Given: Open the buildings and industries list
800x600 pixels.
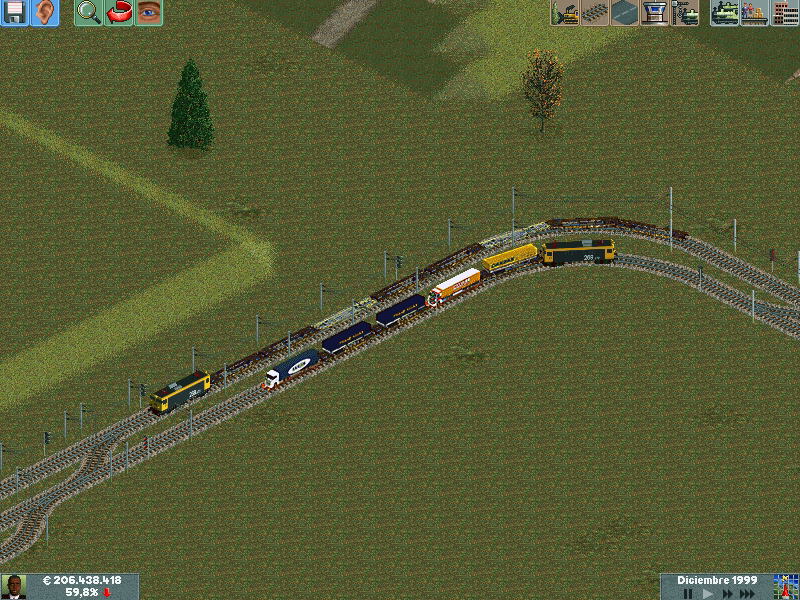Looking at the screenshot, I should [x=785, y=13].
